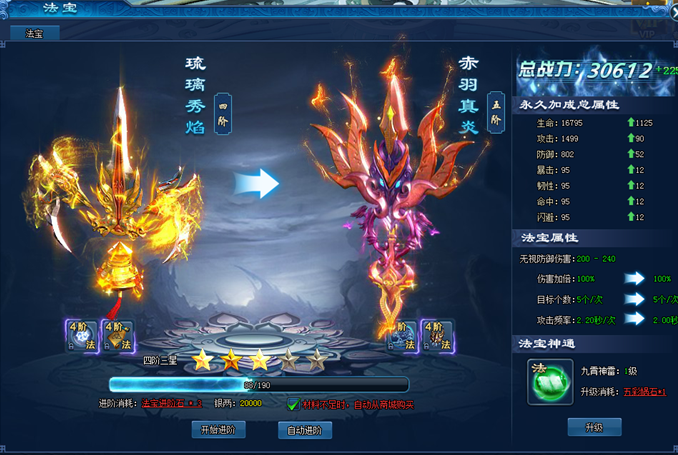The image size is (678, 455).
Task: Upgrade the skill with the 升级 button
Action: [594, 427]
